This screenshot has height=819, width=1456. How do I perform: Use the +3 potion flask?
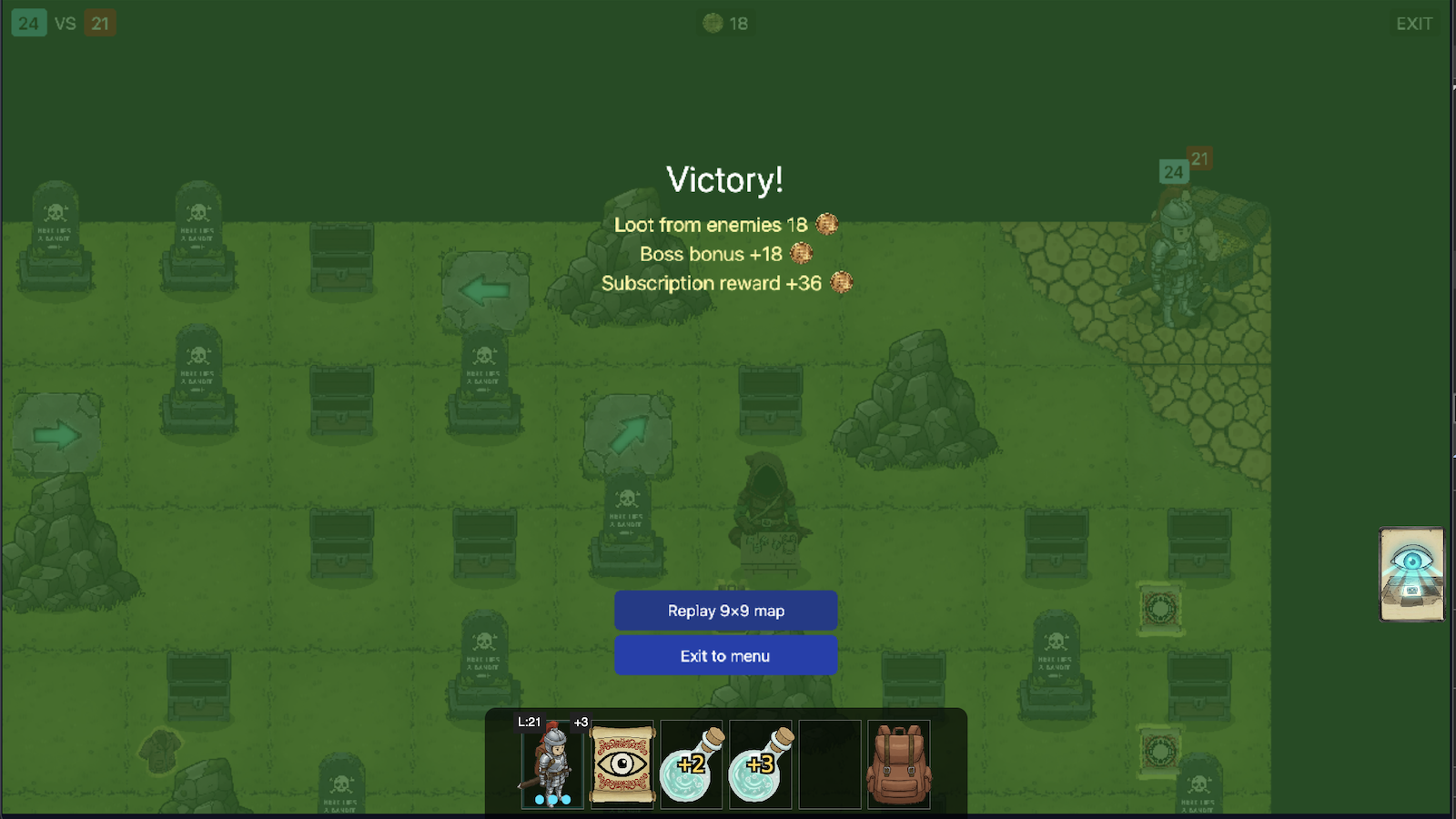pyautogui.click(x=761, y=764)
